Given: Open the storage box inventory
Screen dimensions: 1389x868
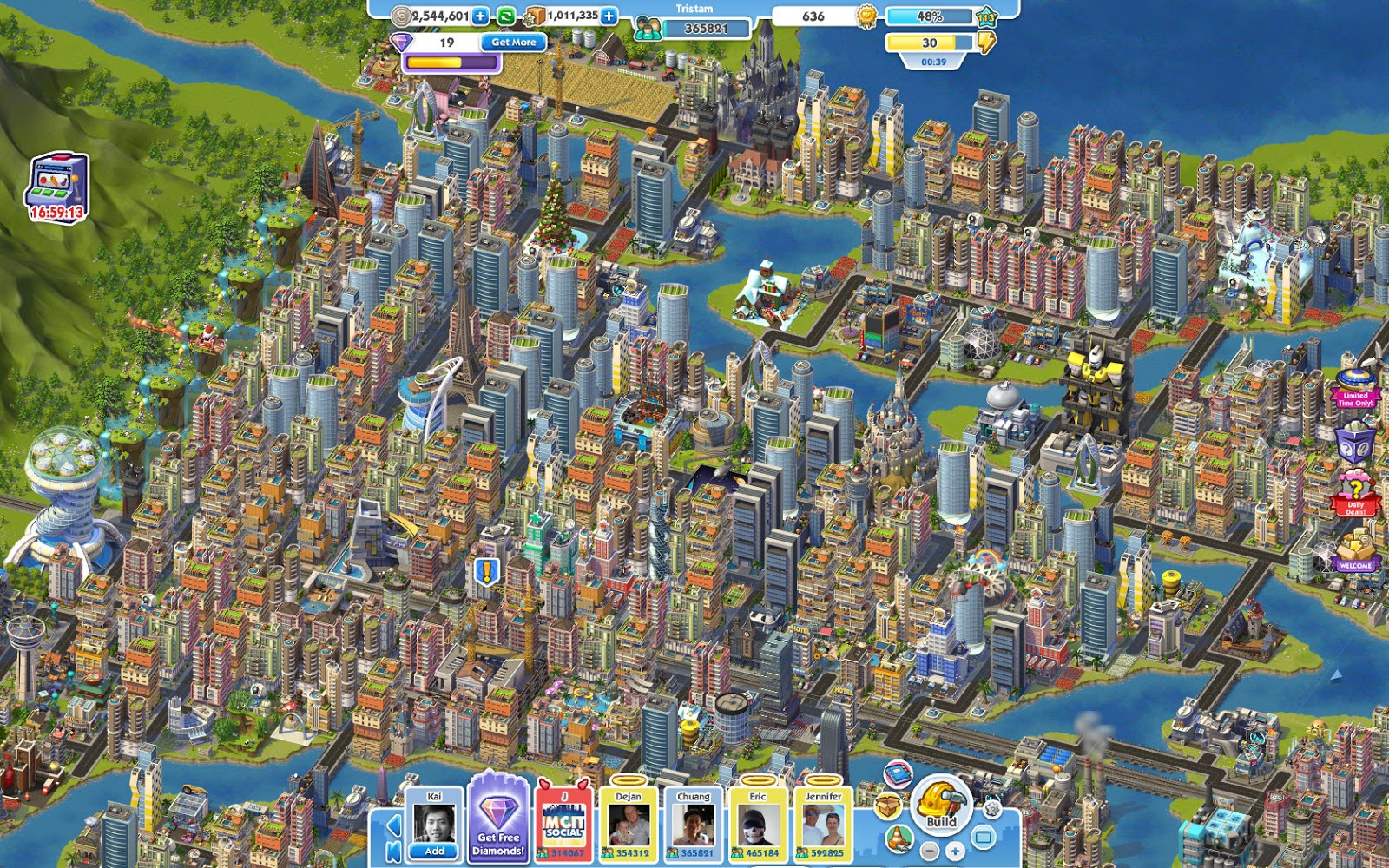Looking at the screenshot, I should pyautogui.click(x=888, y=806).
